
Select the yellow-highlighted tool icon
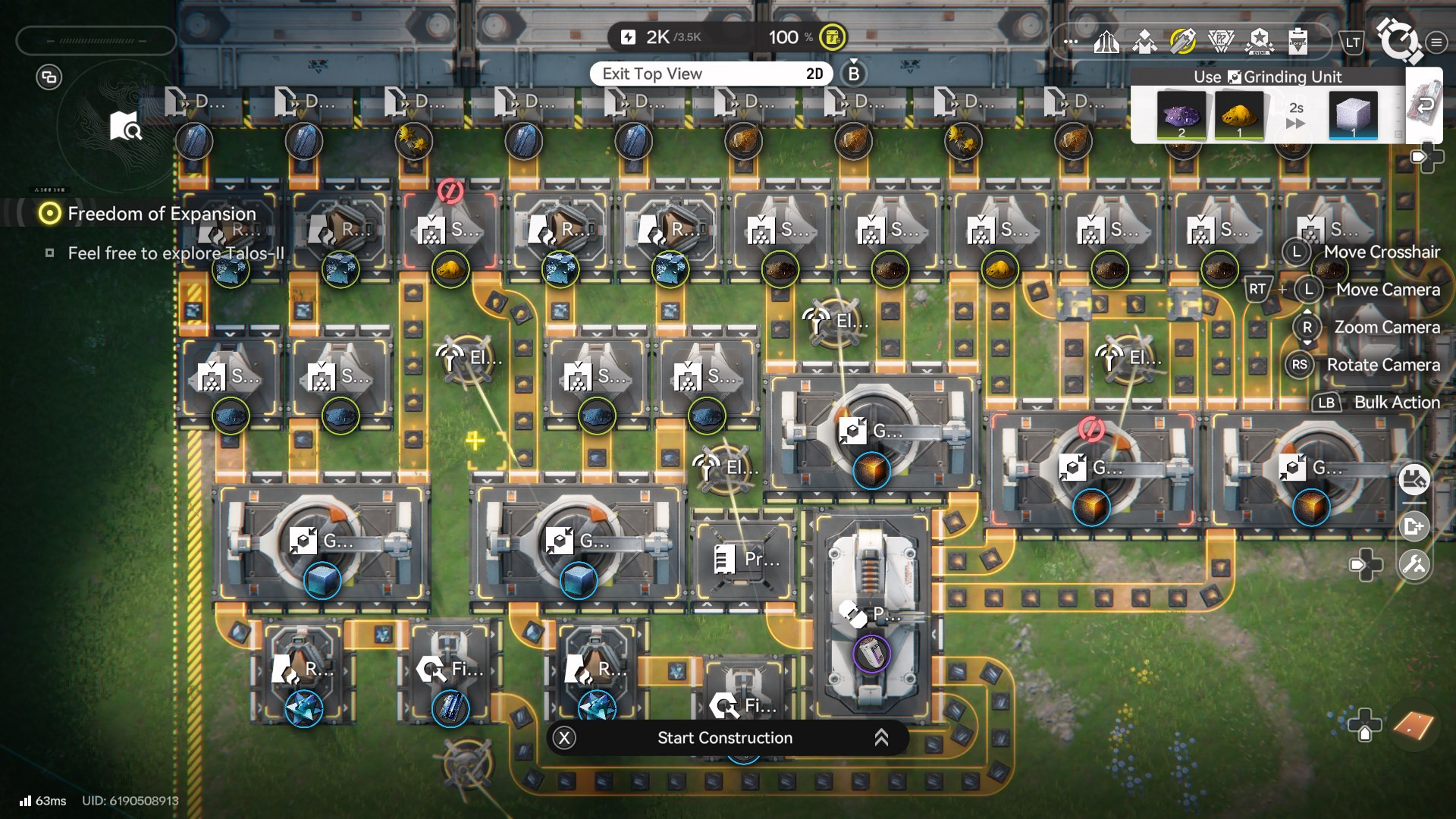point(1182,42)
